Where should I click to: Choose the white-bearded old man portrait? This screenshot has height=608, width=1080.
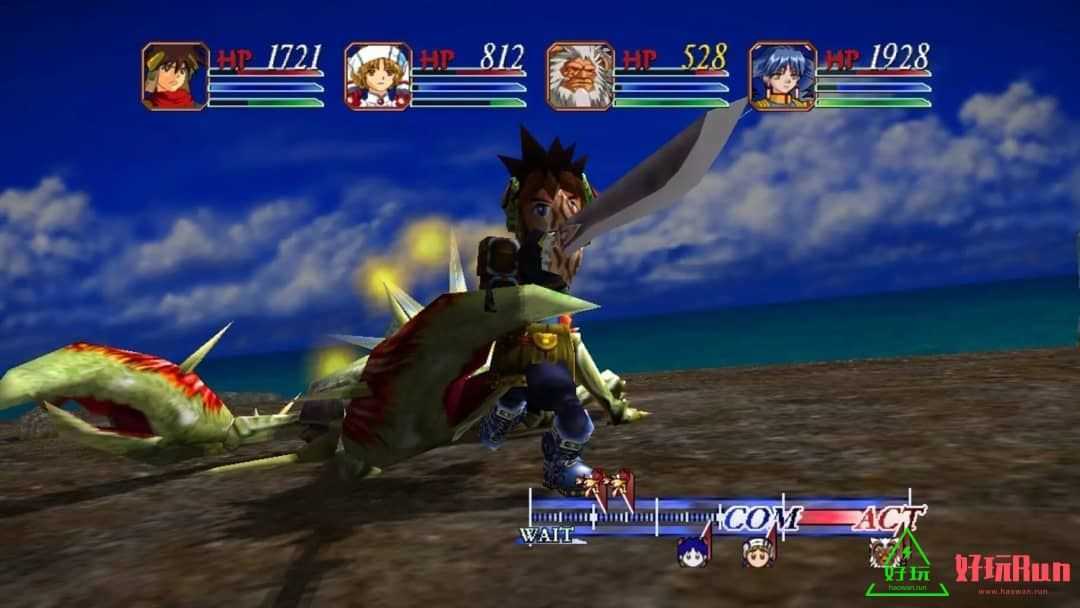click(580, 76)
